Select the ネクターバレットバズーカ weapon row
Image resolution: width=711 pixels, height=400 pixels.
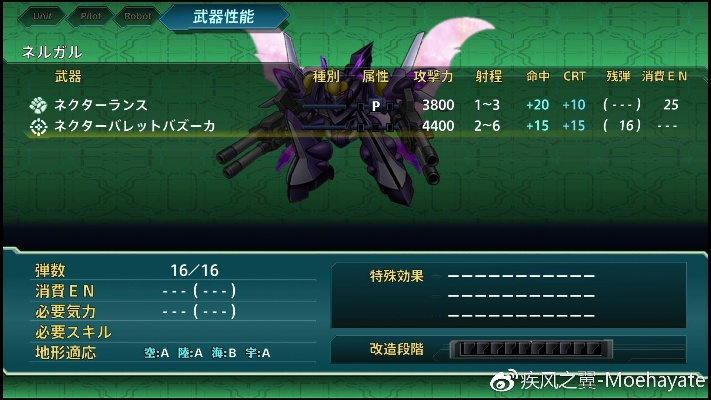pyautogui.click(x=134, y=126)
